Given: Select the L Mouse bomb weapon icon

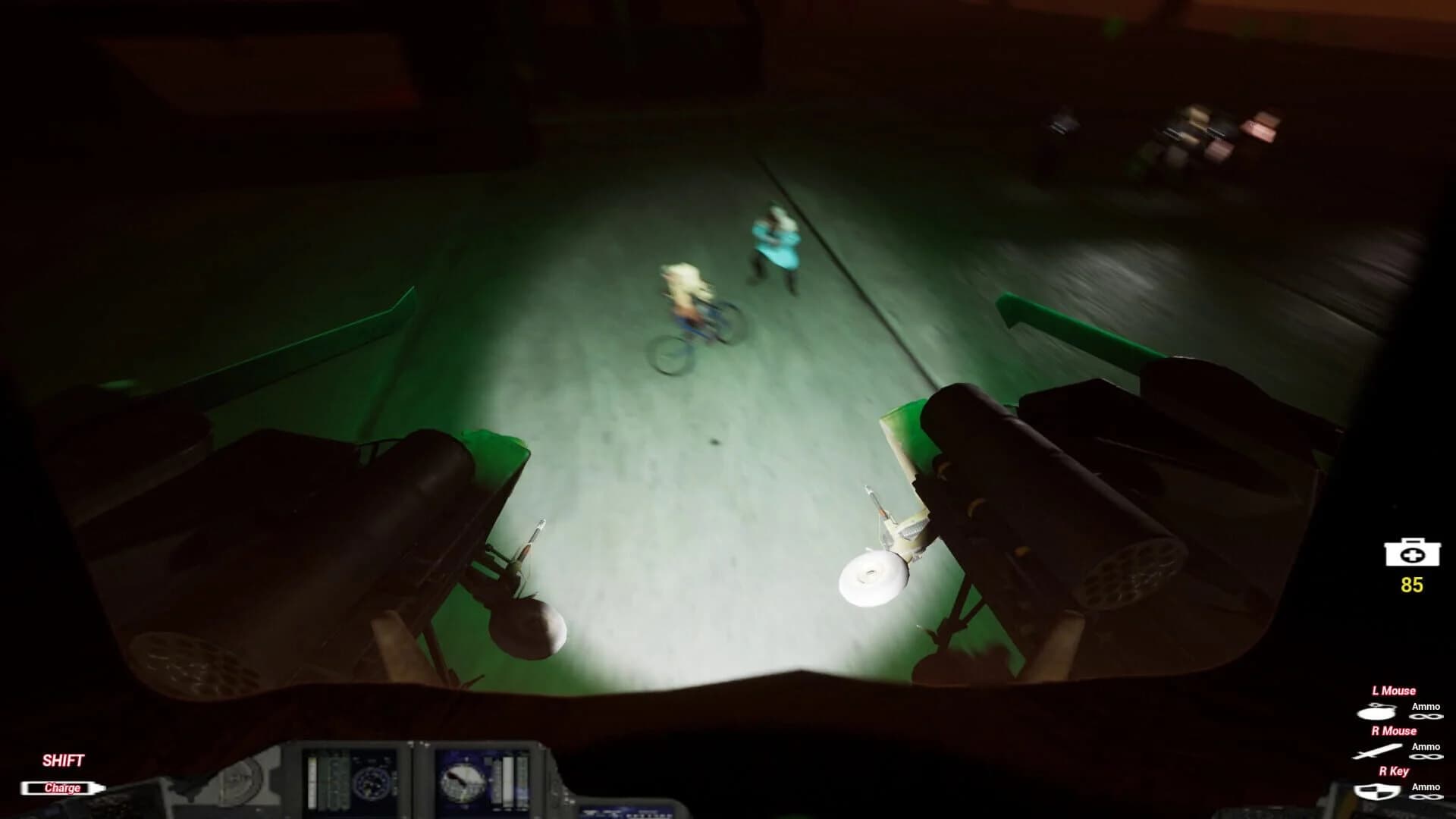Looking at the screenshot, I should [1376, 711].
